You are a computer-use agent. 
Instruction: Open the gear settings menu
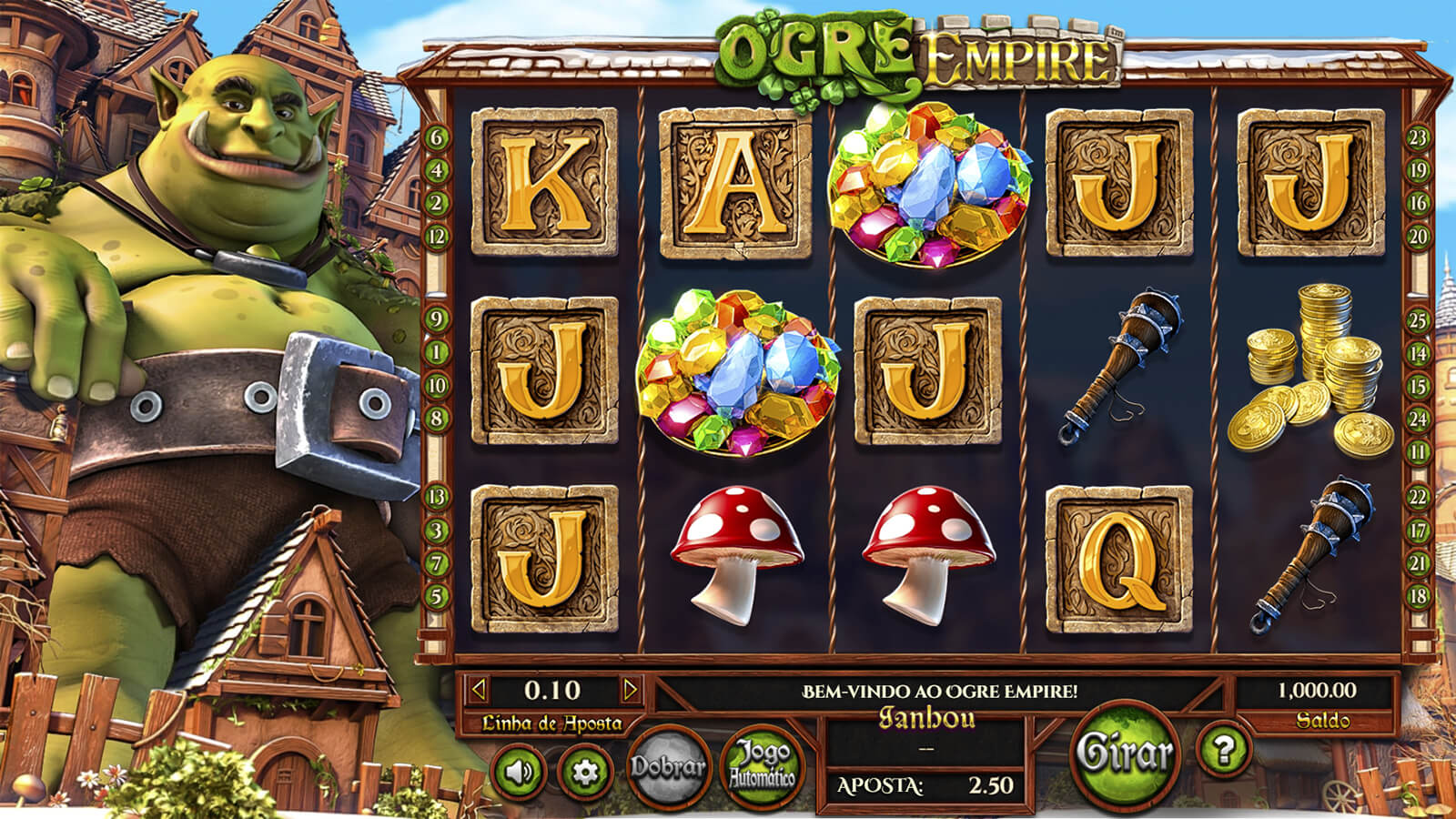click(584, 772)
